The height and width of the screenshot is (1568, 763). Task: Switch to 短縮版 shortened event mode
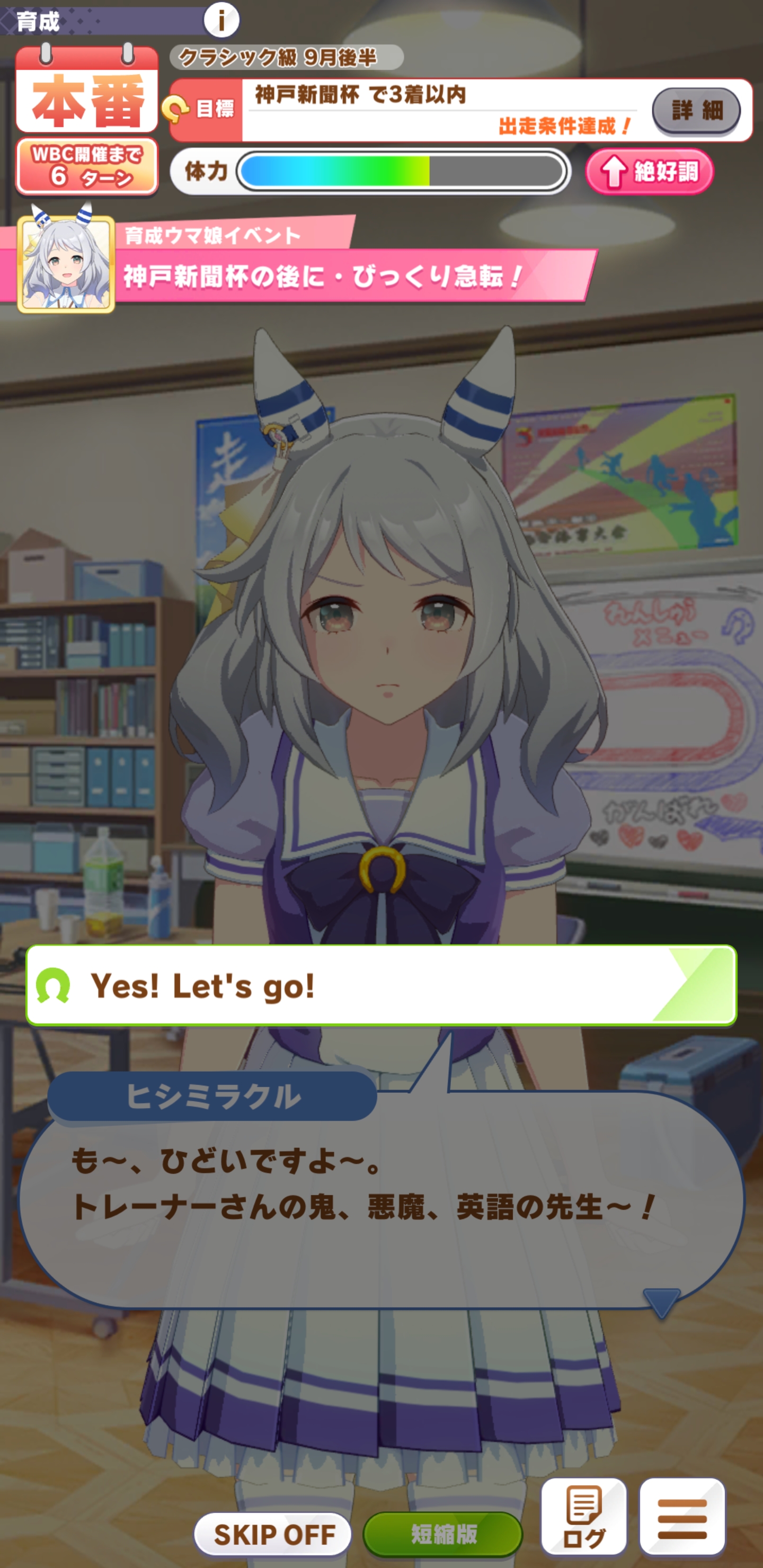click(442, 1534)
